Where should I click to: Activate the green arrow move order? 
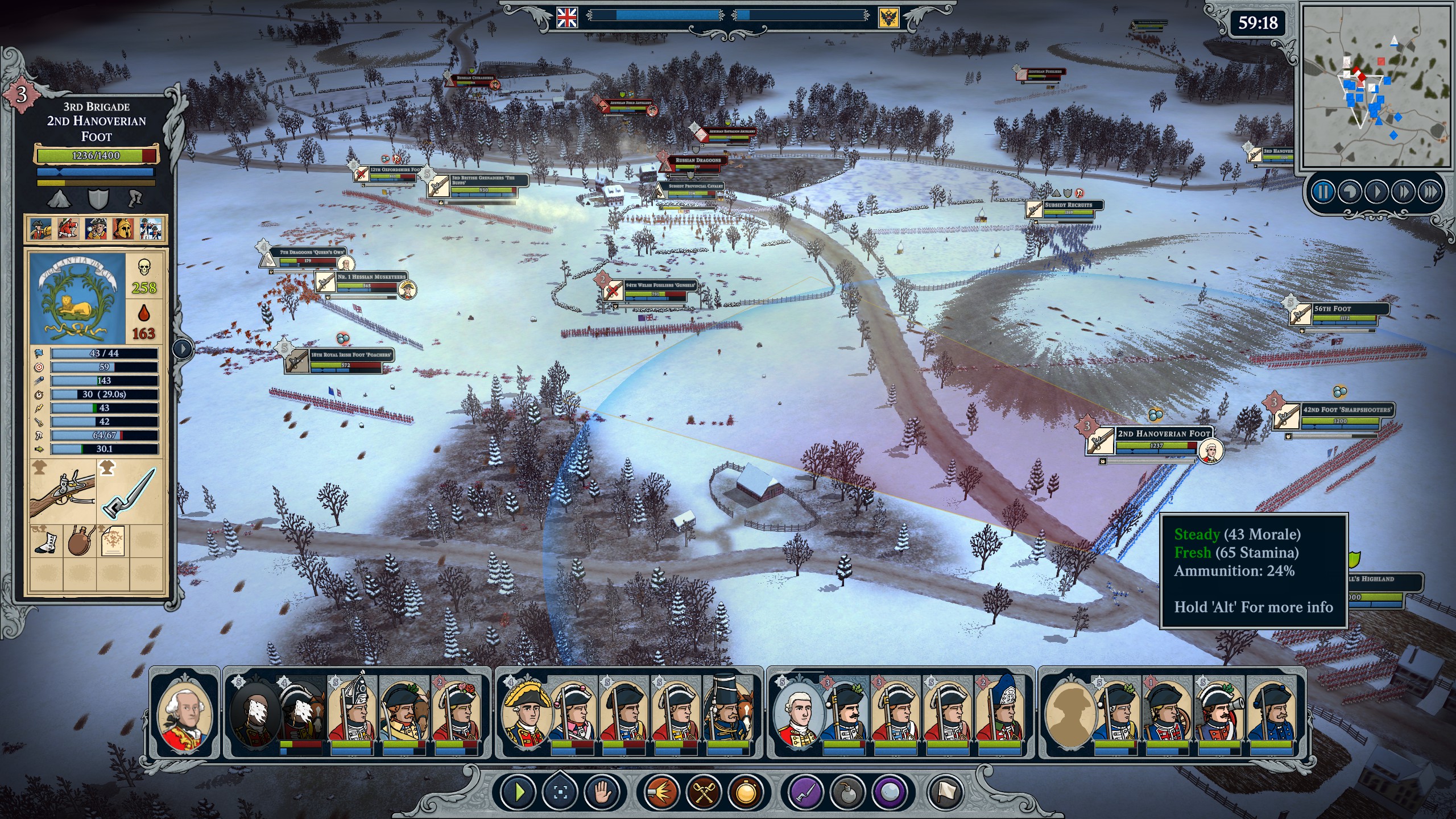(x=518, y=792)
